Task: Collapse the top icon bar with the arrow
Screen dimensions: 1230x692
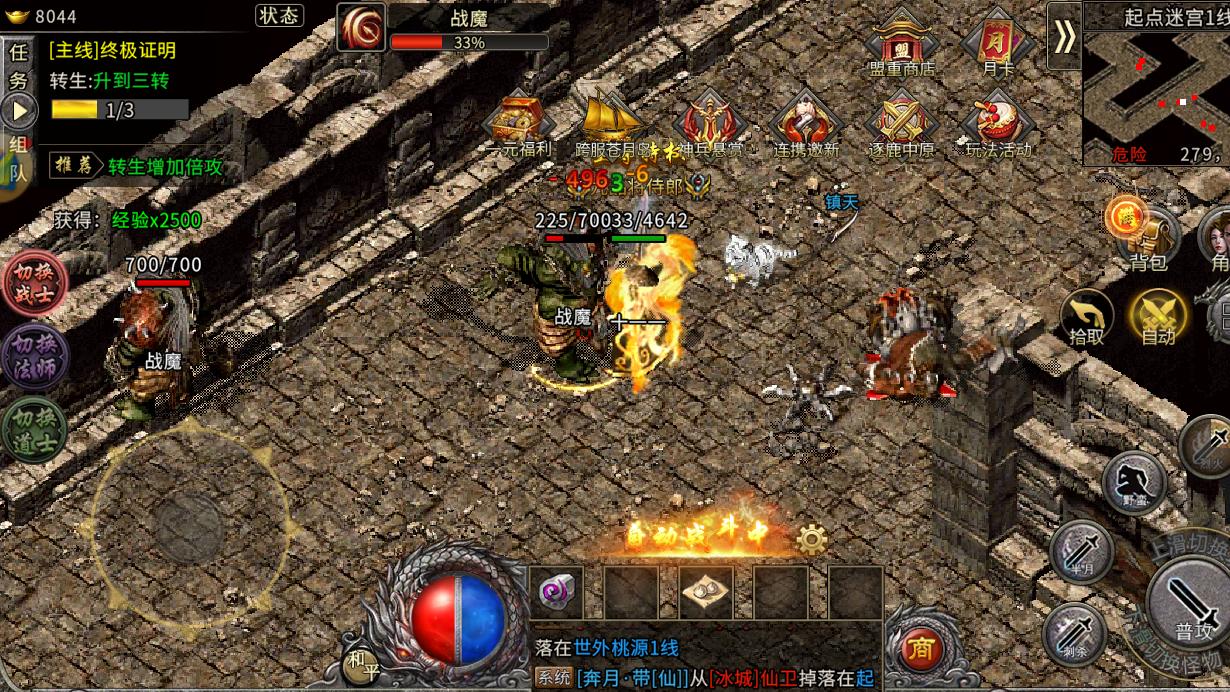Action: (x=1064, y=37)
